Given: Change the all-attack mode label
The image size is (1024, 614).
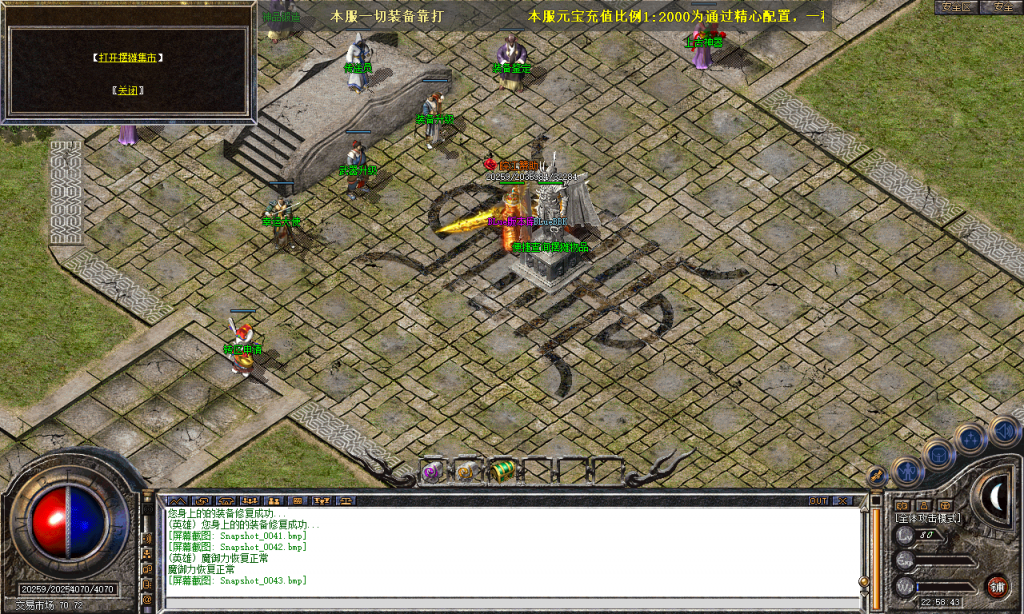Looking at the screenshot, I should tap(928, 518).
